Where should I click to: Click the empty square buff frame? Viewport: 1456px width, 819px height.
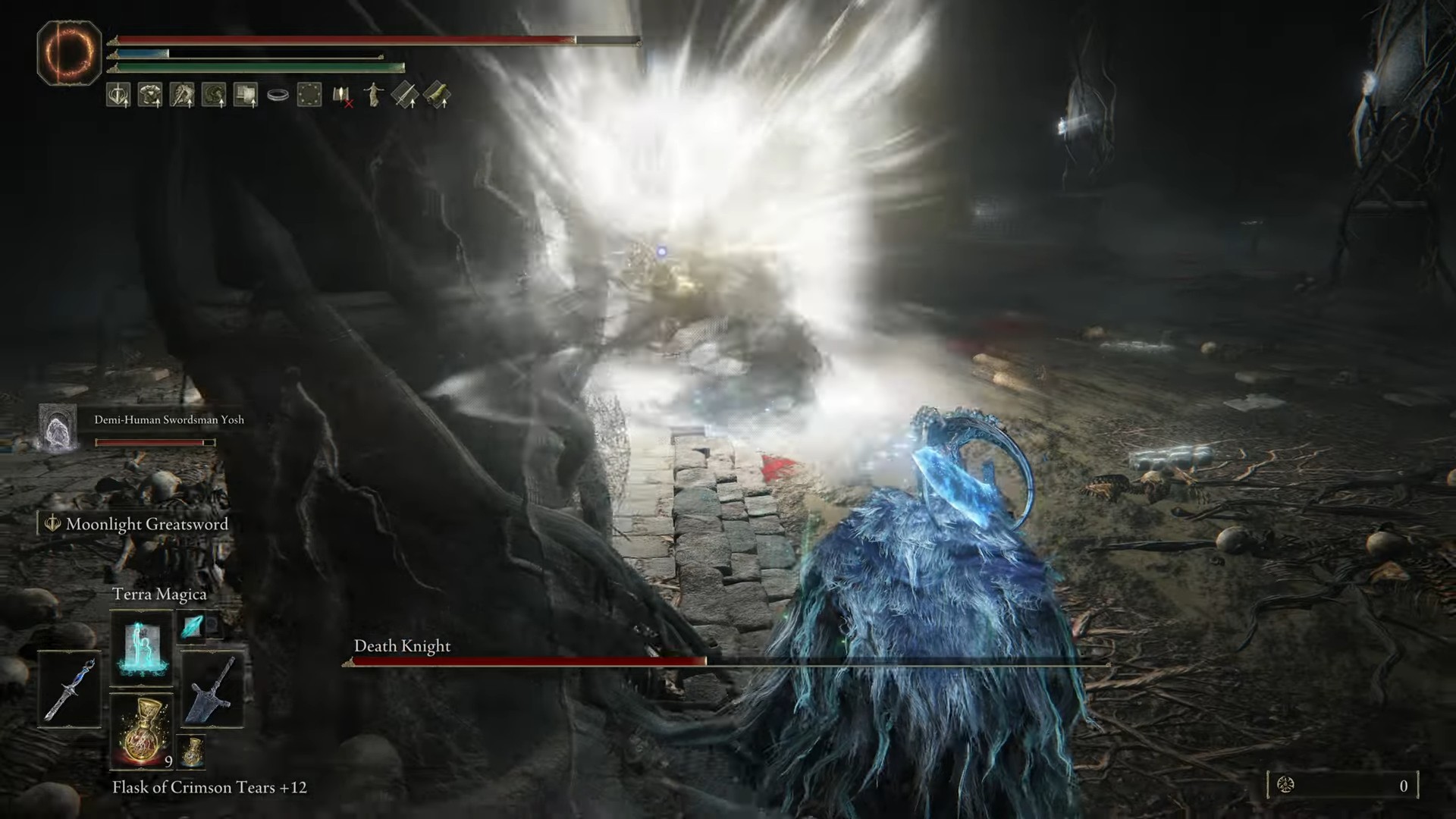[309, 95]
